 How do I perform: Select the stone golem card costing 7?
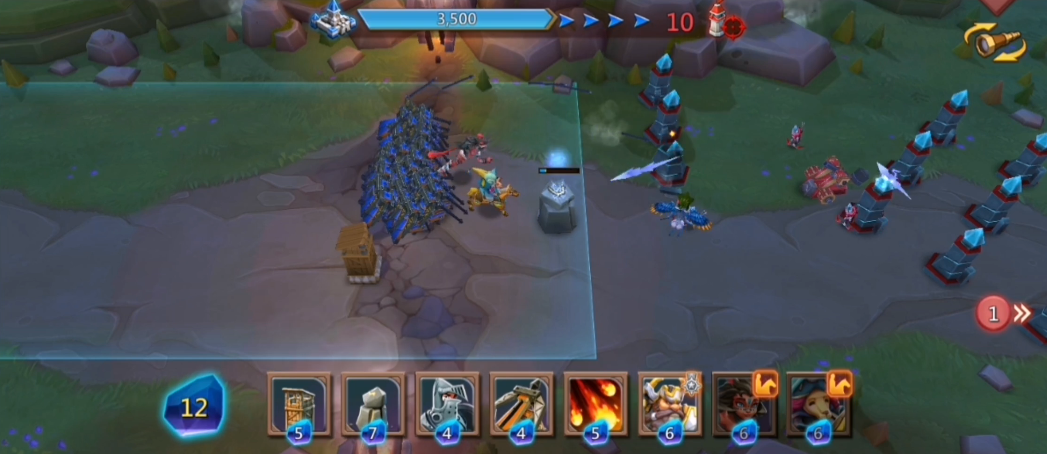click(x=373, y=404)
